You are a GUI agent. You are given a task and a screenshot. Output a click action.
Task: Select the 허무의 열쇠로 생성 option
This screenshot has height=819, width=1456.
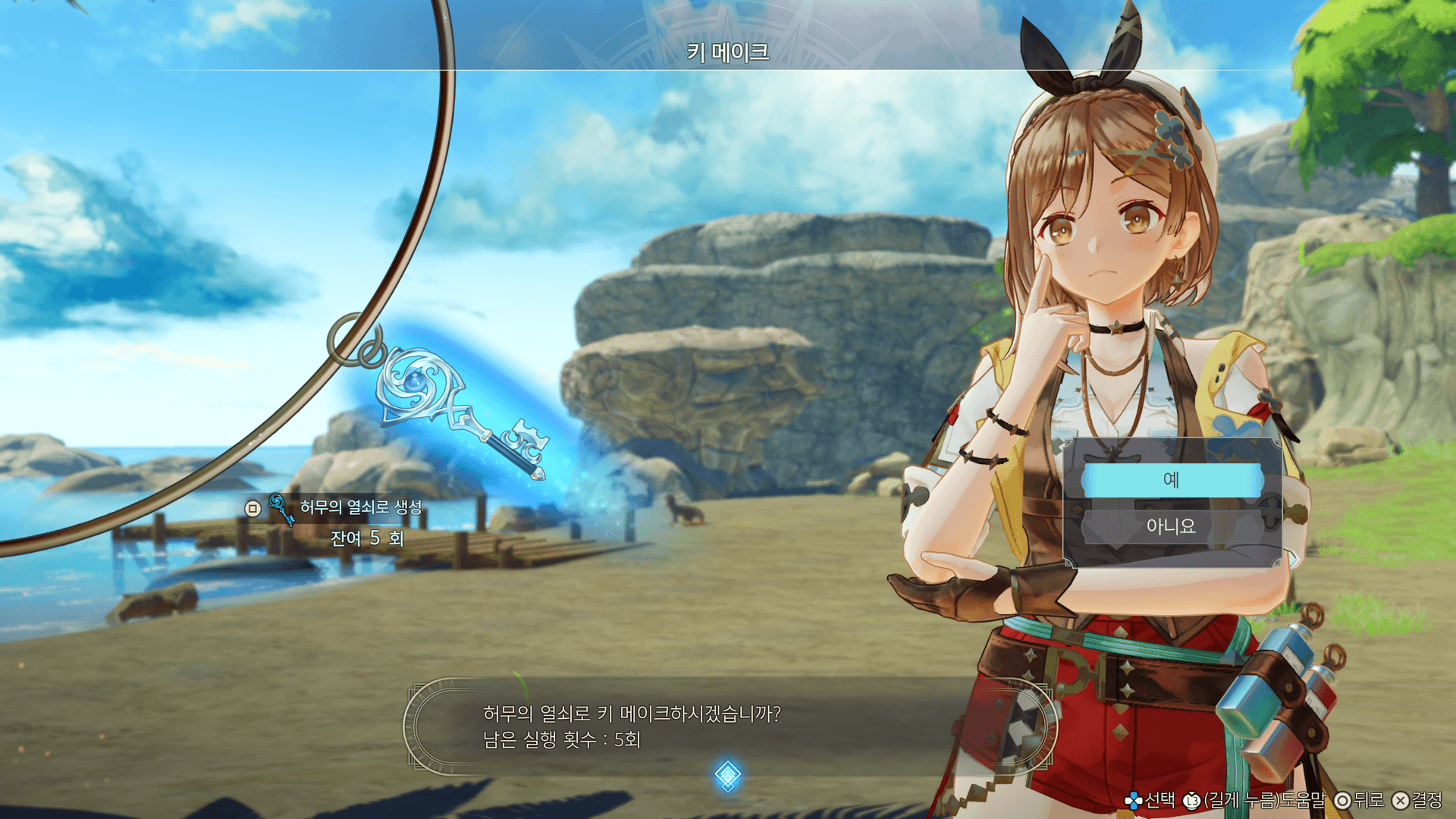tap(360, 507)
